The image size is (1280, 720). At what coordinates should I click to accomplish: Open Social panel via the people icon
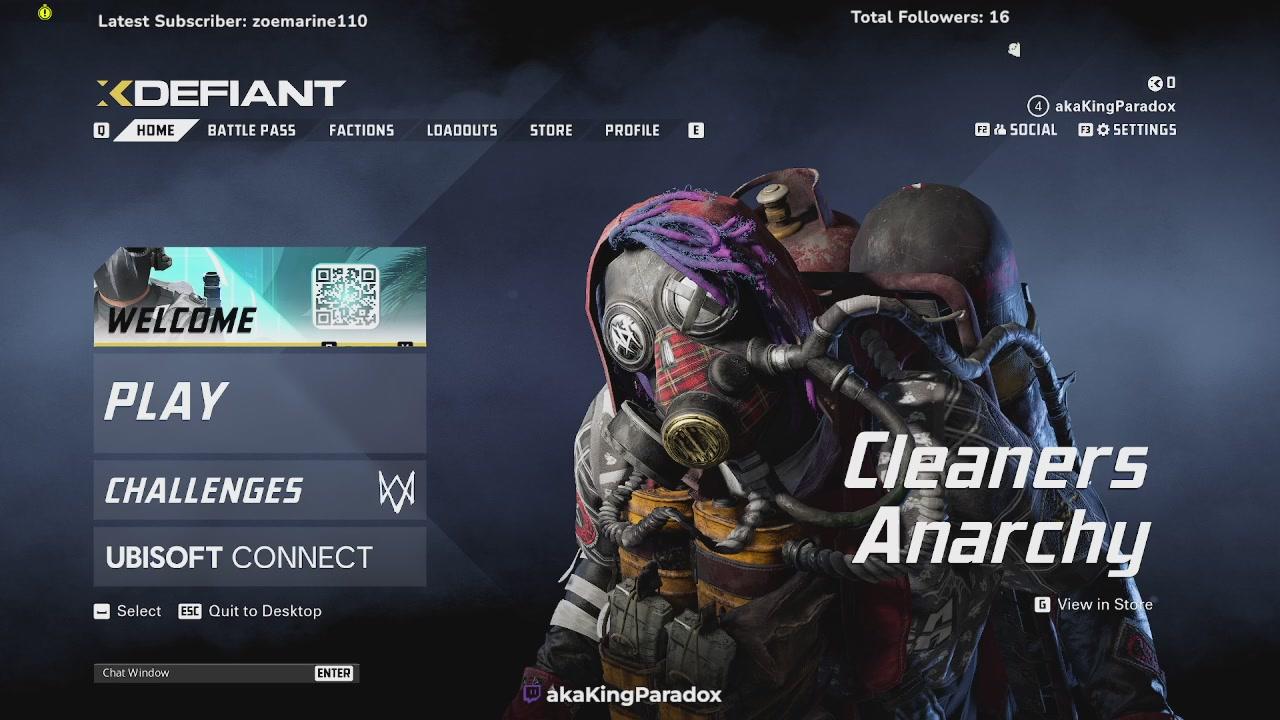click(1000, 129)
